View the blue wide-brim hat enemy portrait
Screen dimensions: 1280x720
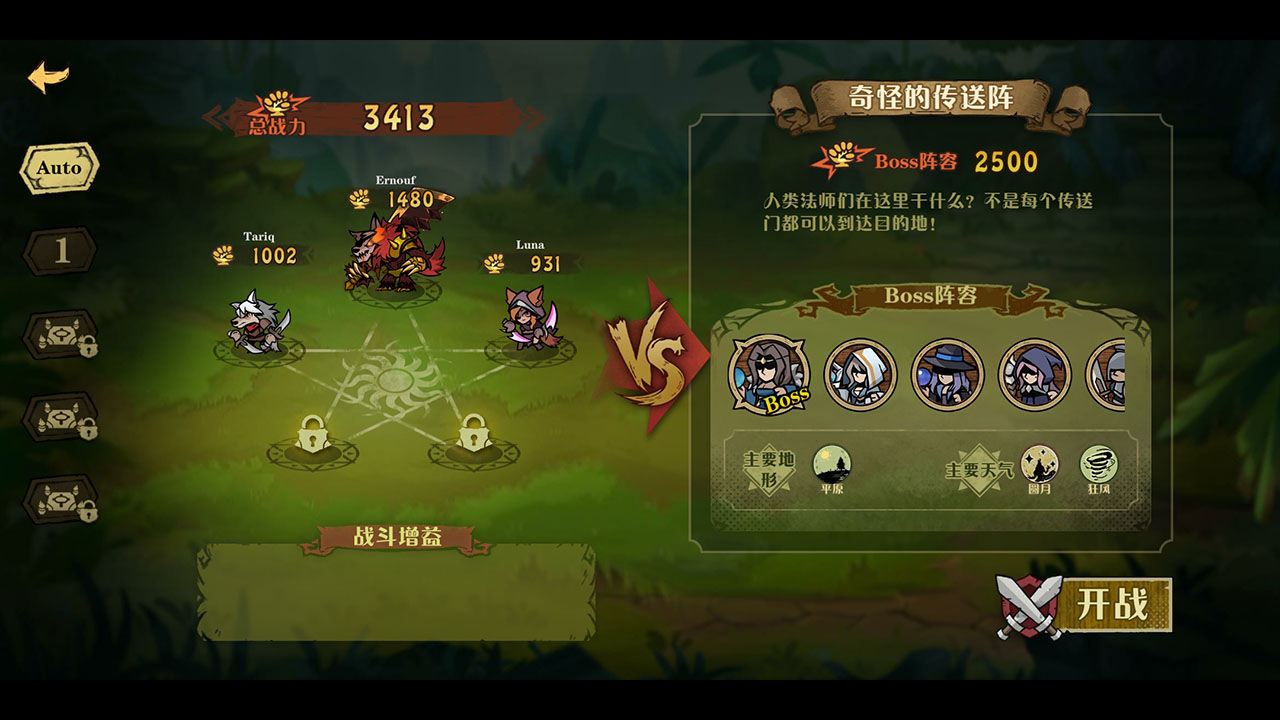point(947,375)
